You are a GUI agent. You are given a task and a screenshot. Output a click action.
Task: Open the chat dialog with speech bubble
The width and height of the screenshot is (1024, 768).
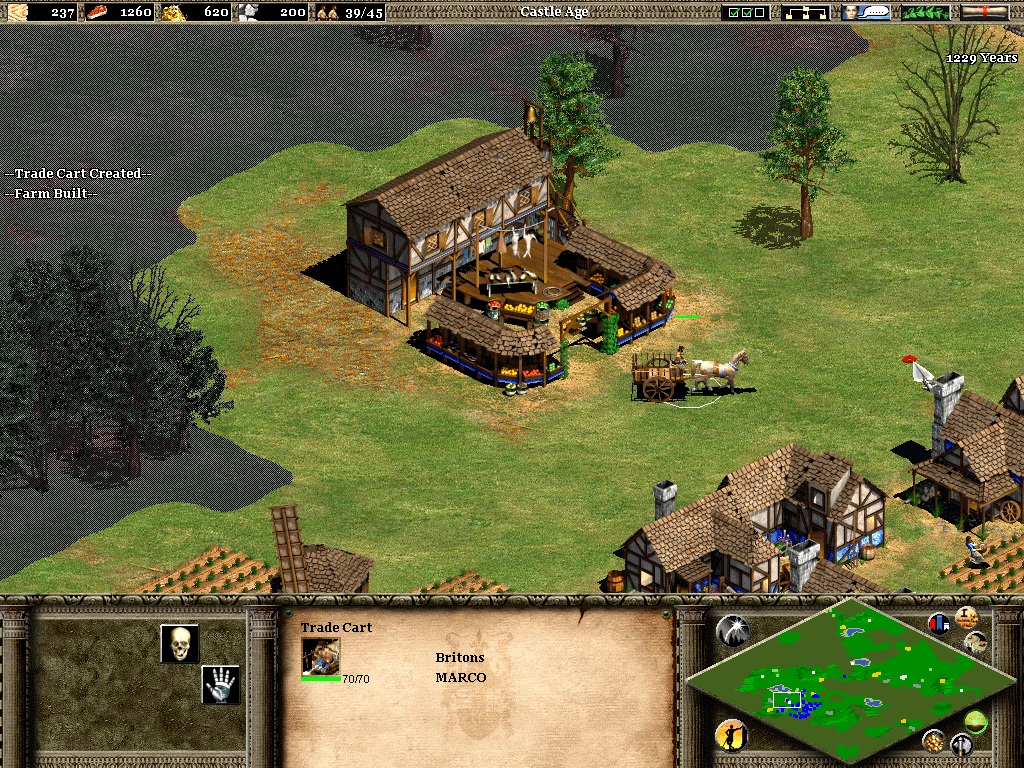[x=865, y=13]
